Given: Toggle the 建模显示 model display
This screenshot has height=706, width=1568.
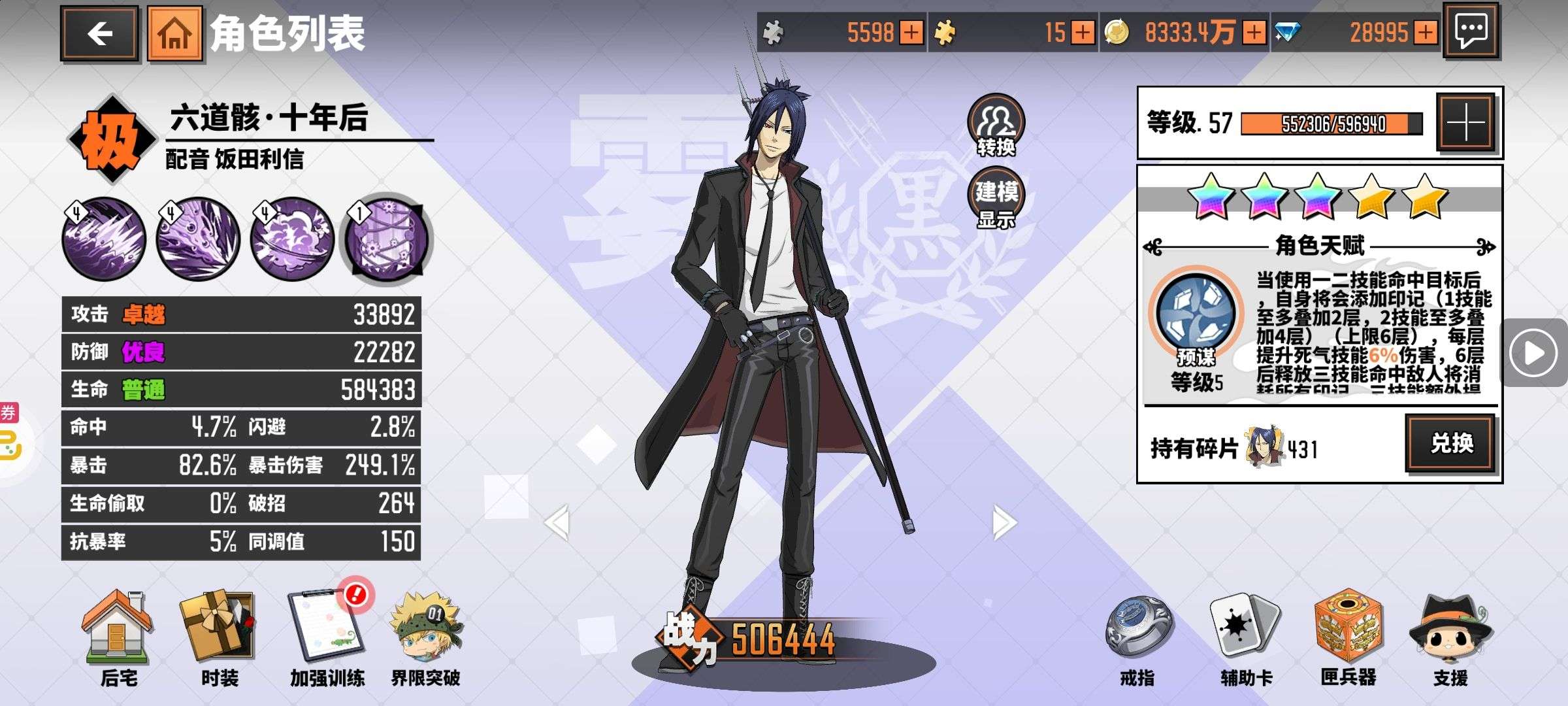Looking at the screenshot, I should pos(996,199).
